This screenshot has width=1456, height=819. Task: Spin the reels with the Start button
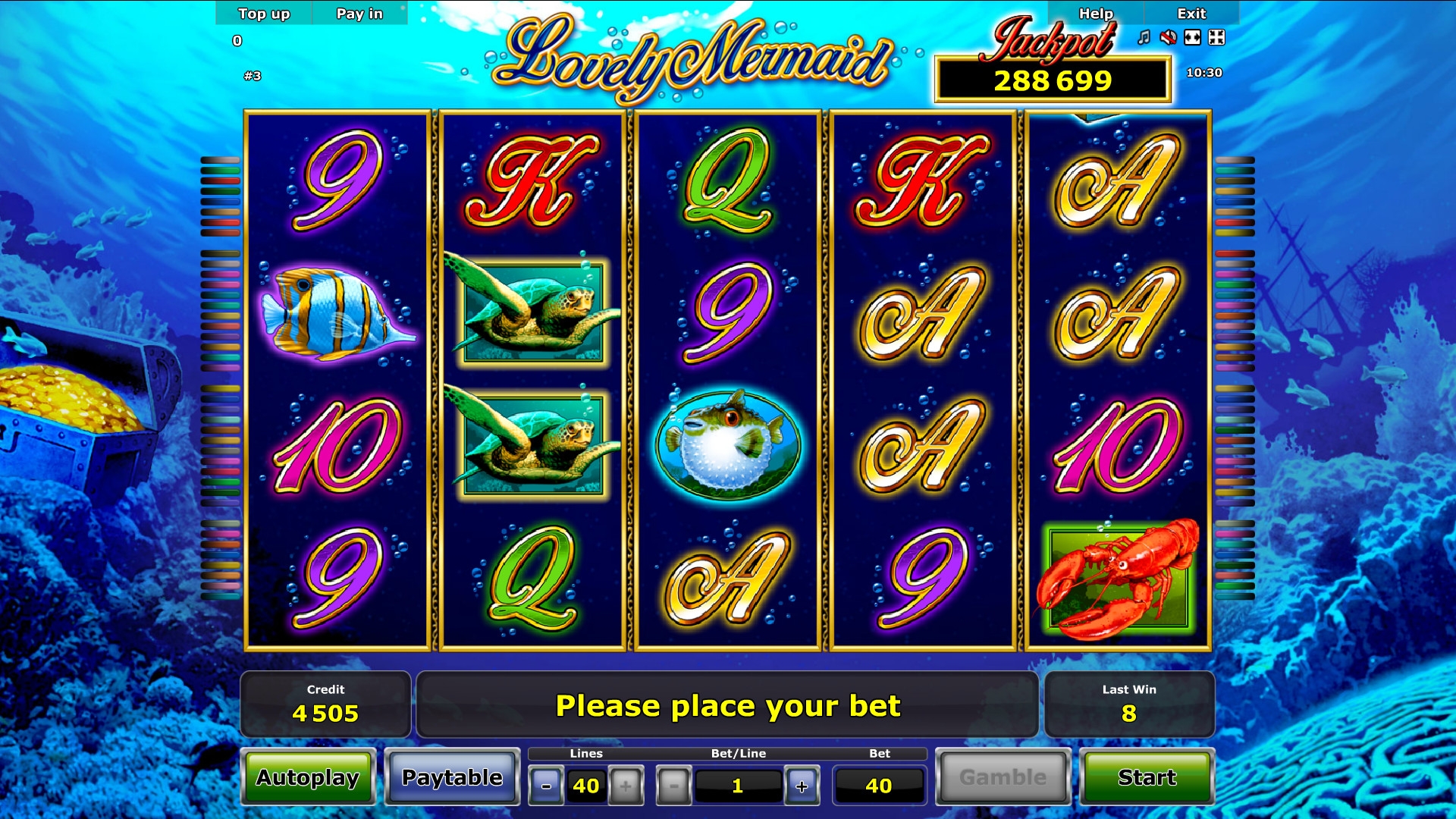pos(1146,777)
